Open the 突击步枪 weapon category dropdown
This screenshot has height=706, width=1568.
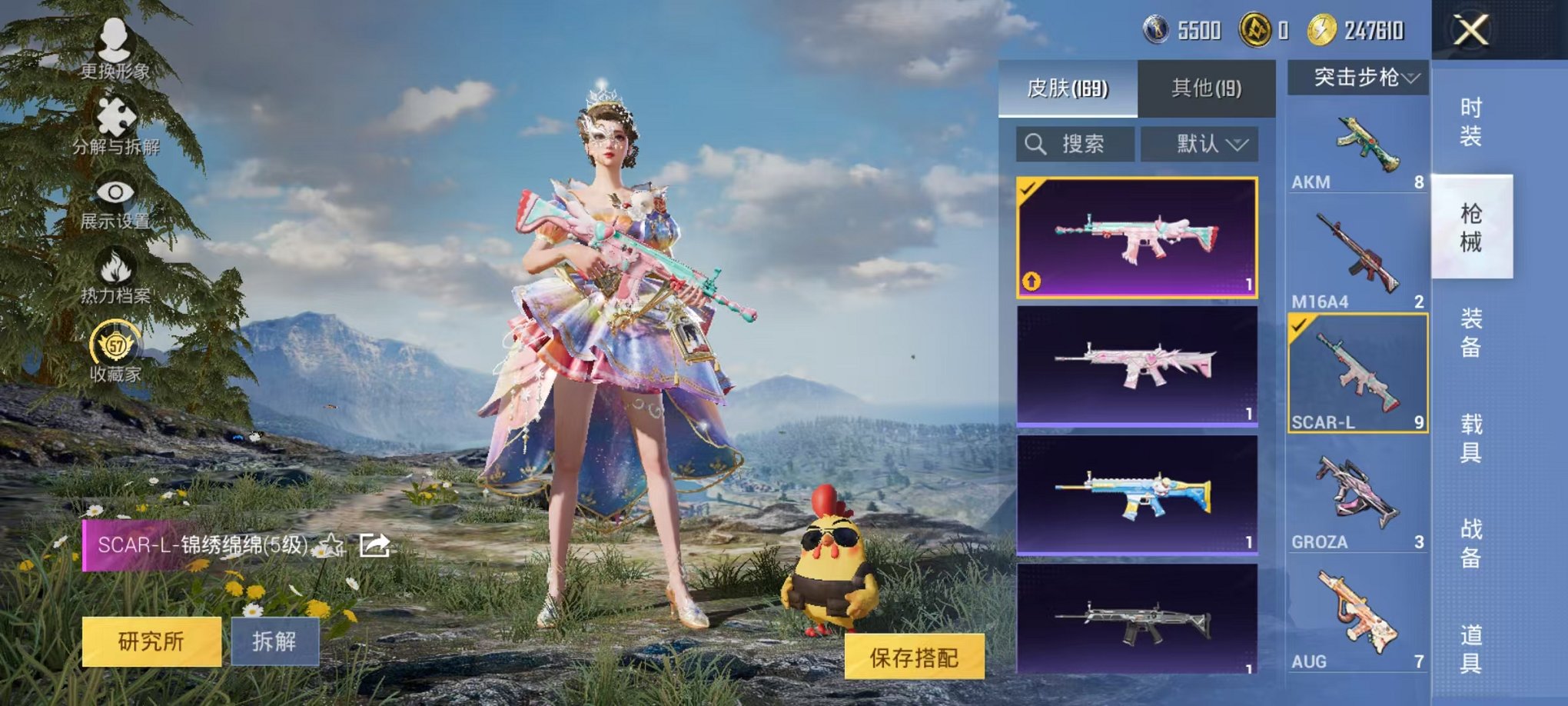click(1359, 77)
